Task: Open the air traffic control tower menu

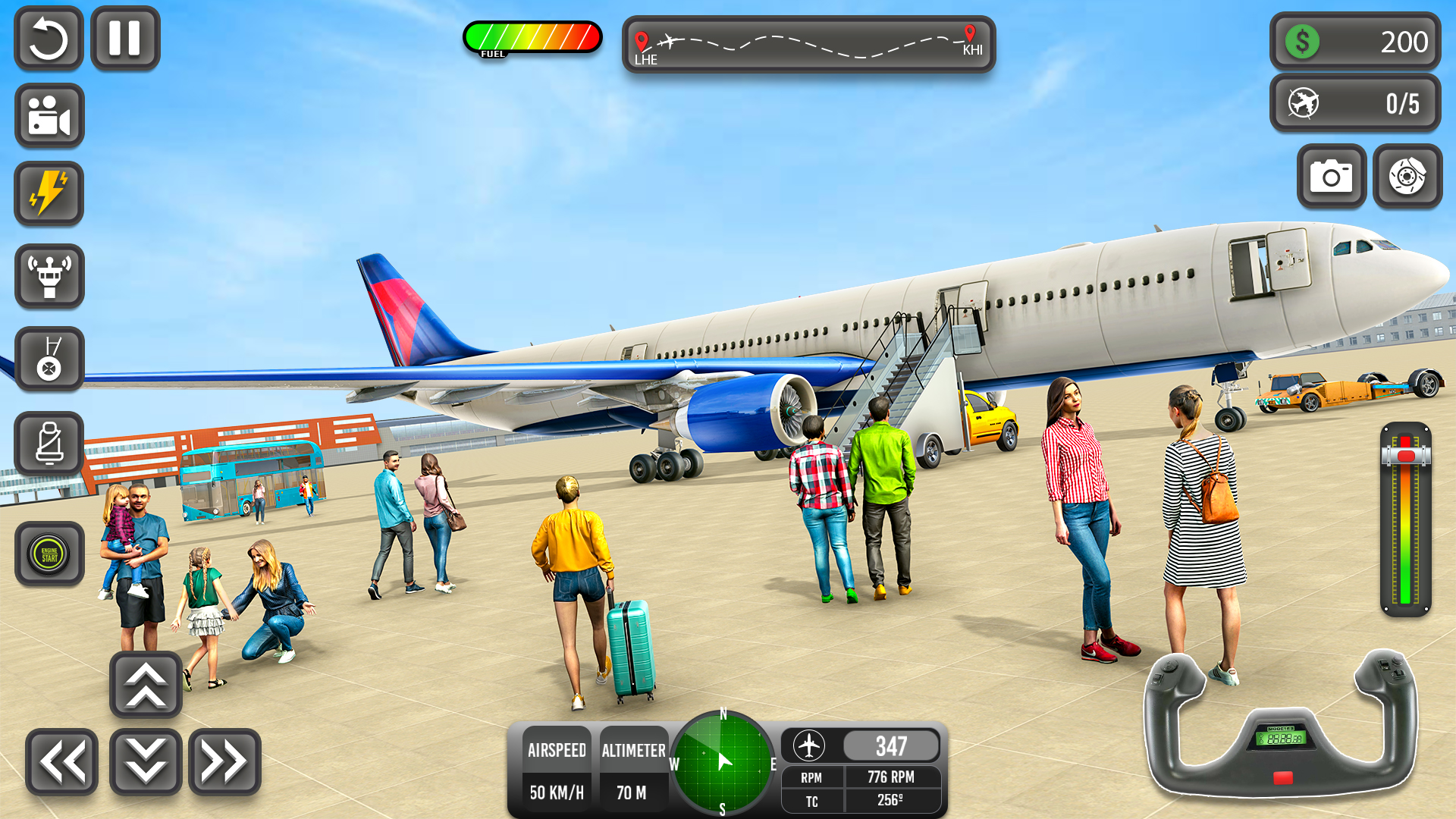Action: coord(49,276)
